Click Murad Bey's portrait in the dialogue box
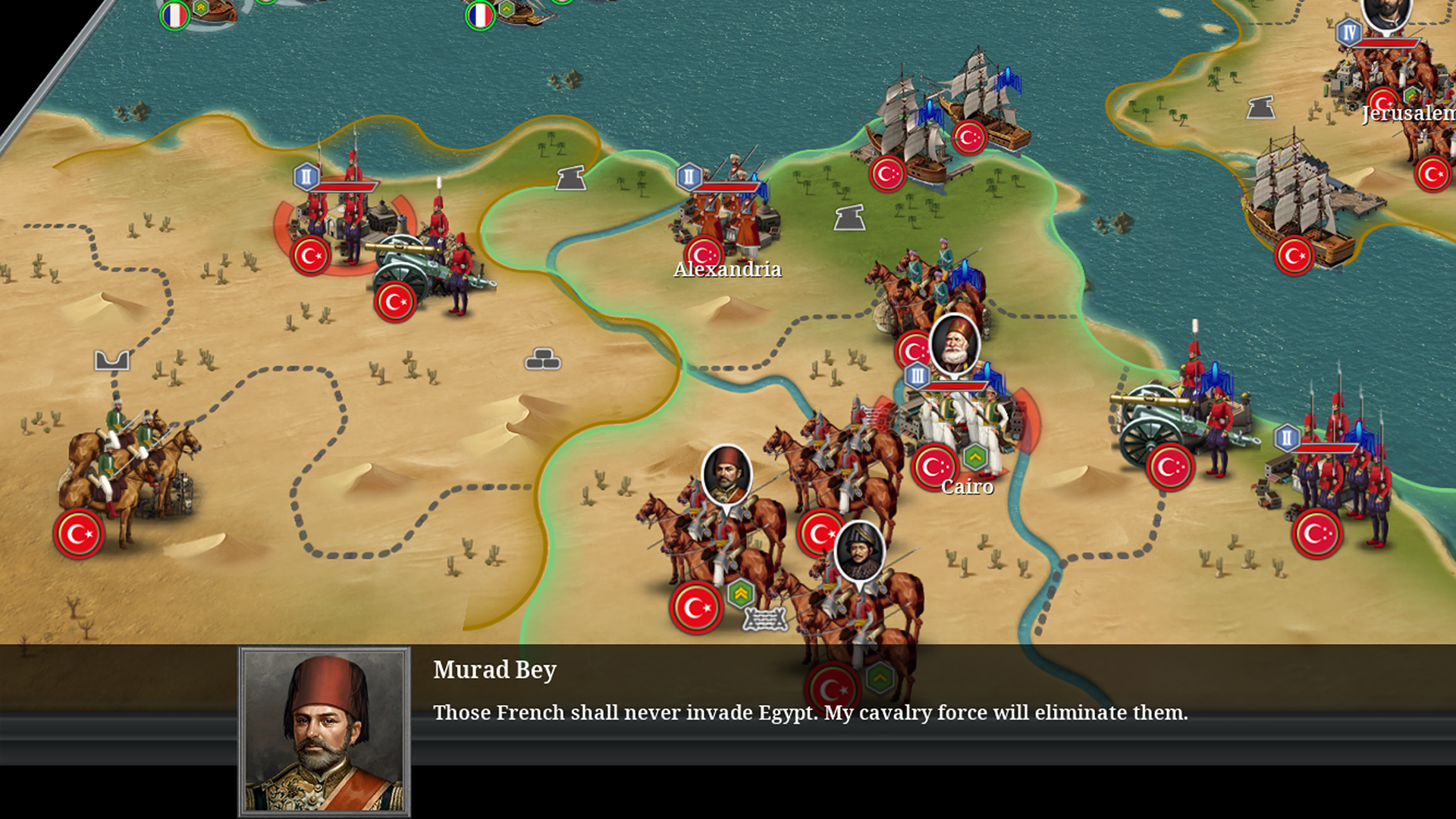The width and height of the screenshot is (1456, 819). 325,731
